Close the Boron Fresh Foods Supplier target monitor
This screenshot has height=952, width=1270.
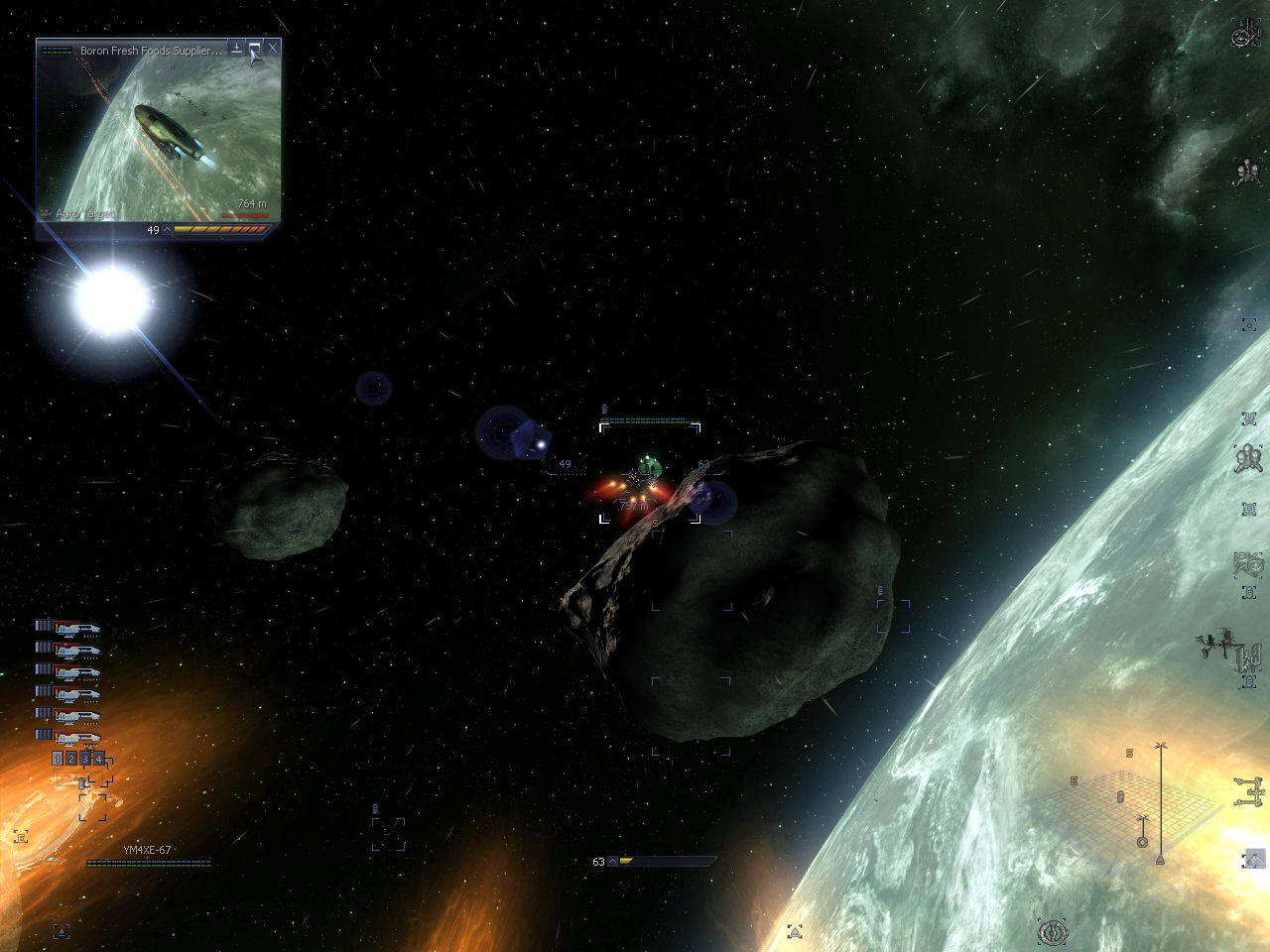[x=273, y=48]
